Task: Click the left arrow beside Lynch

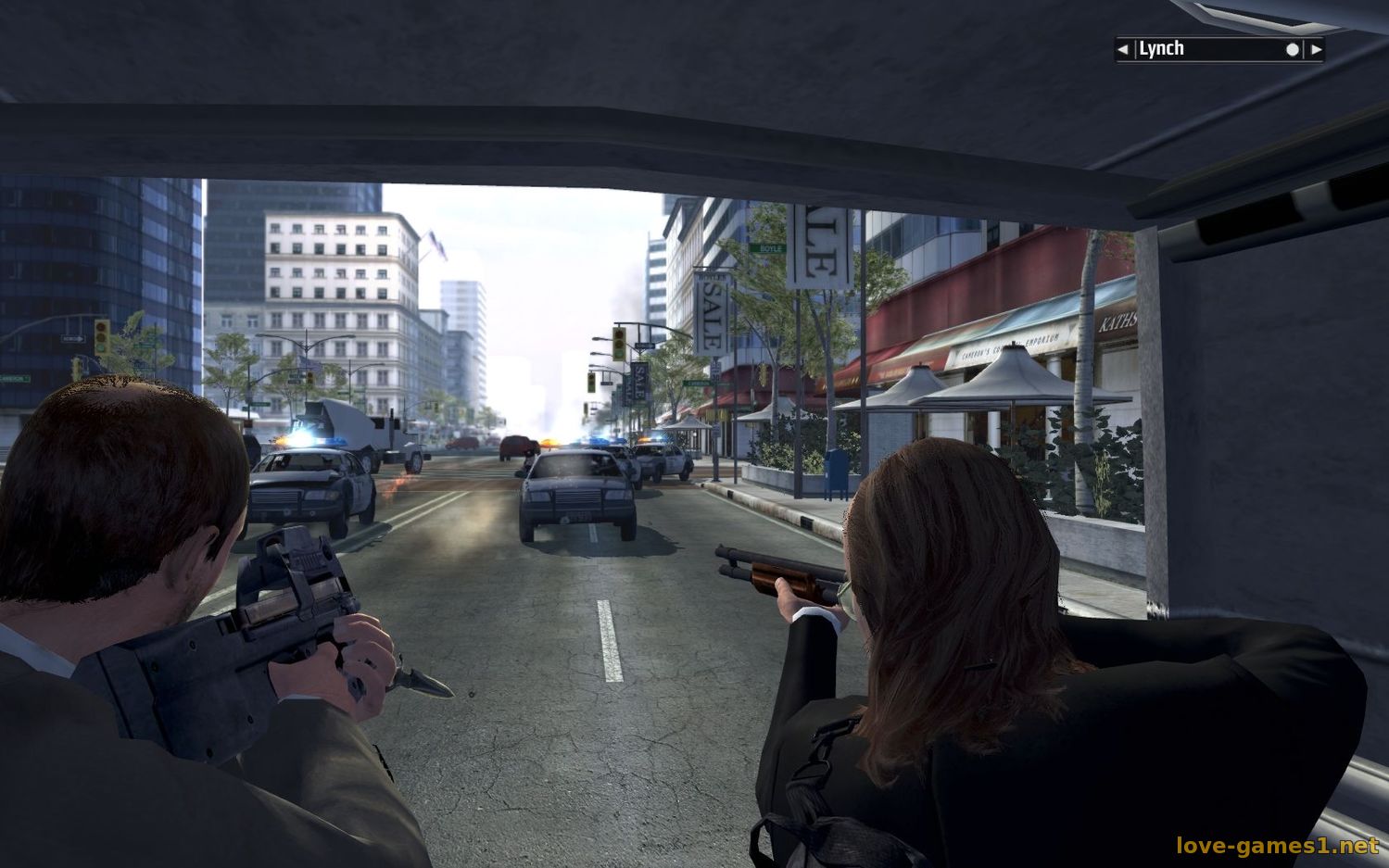Action: click(1123, 49)
